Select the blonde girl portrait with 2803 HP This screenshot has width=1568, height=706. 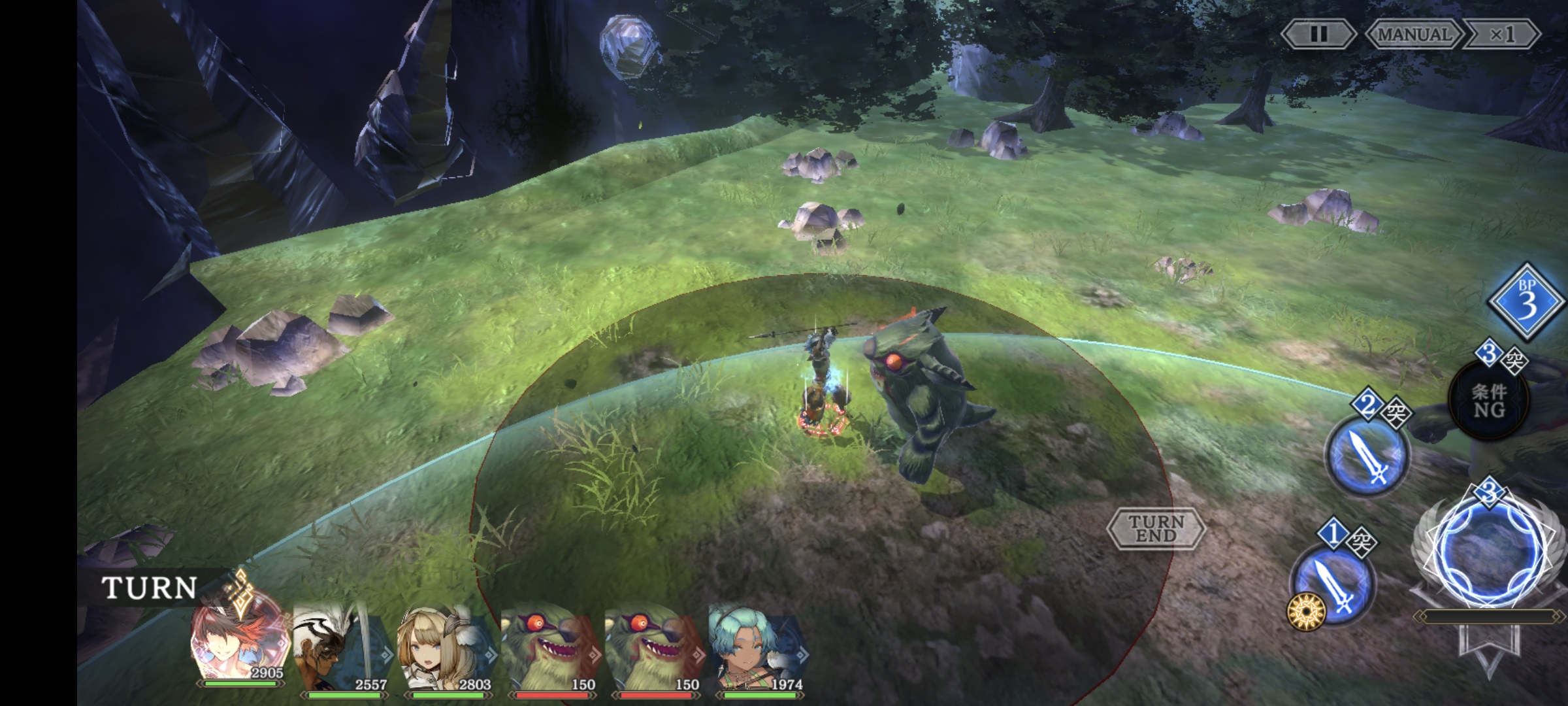(x=444, y=647)
